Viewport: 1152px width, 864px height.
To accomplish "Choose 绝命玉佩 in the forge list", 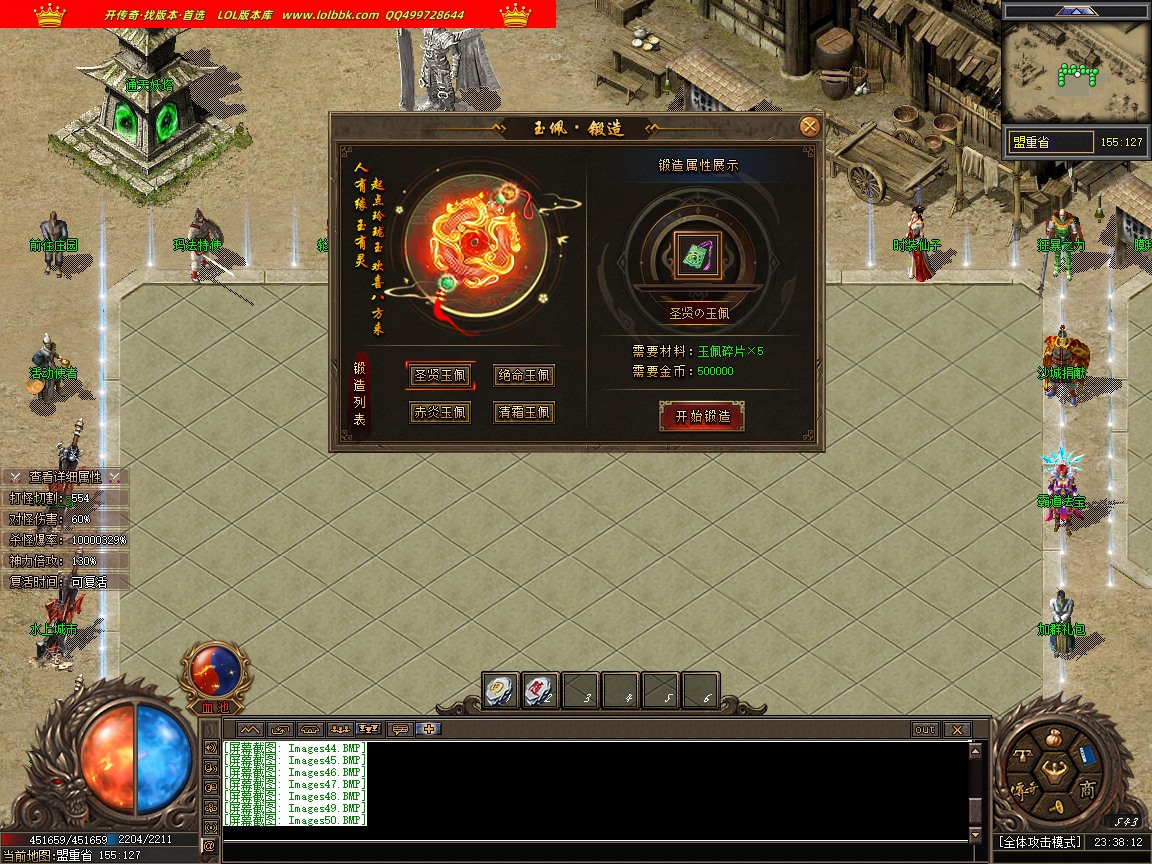I will coord(524,376).
